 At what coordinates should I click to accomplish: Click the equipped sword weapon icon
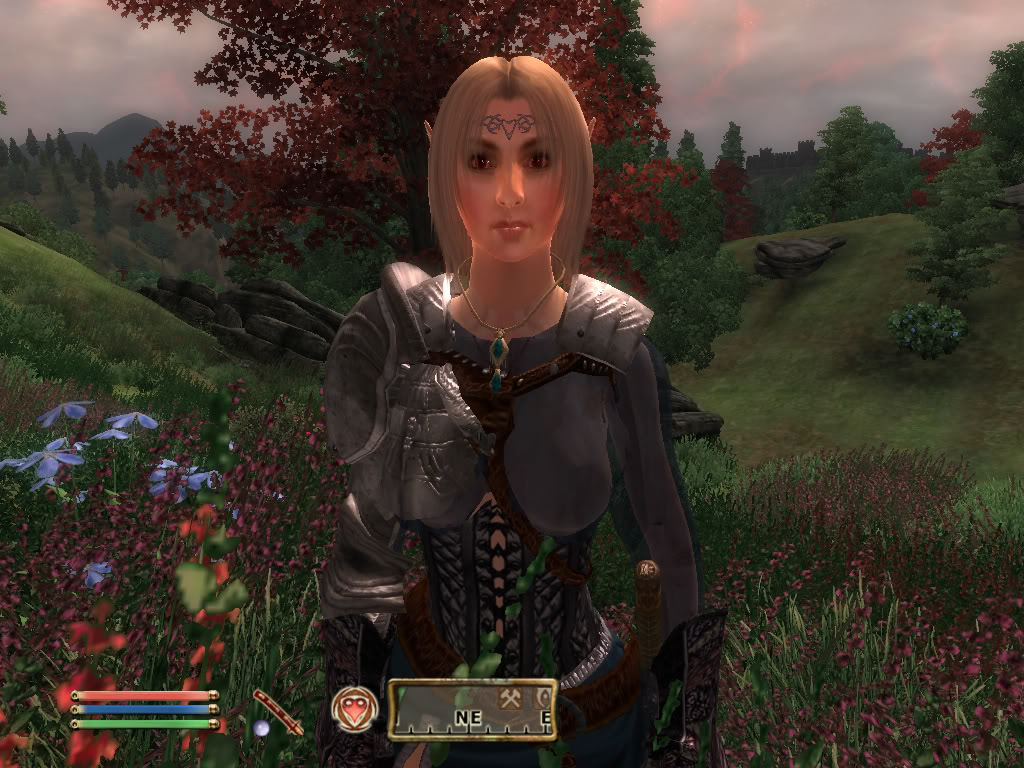click(x=278, y=711)
